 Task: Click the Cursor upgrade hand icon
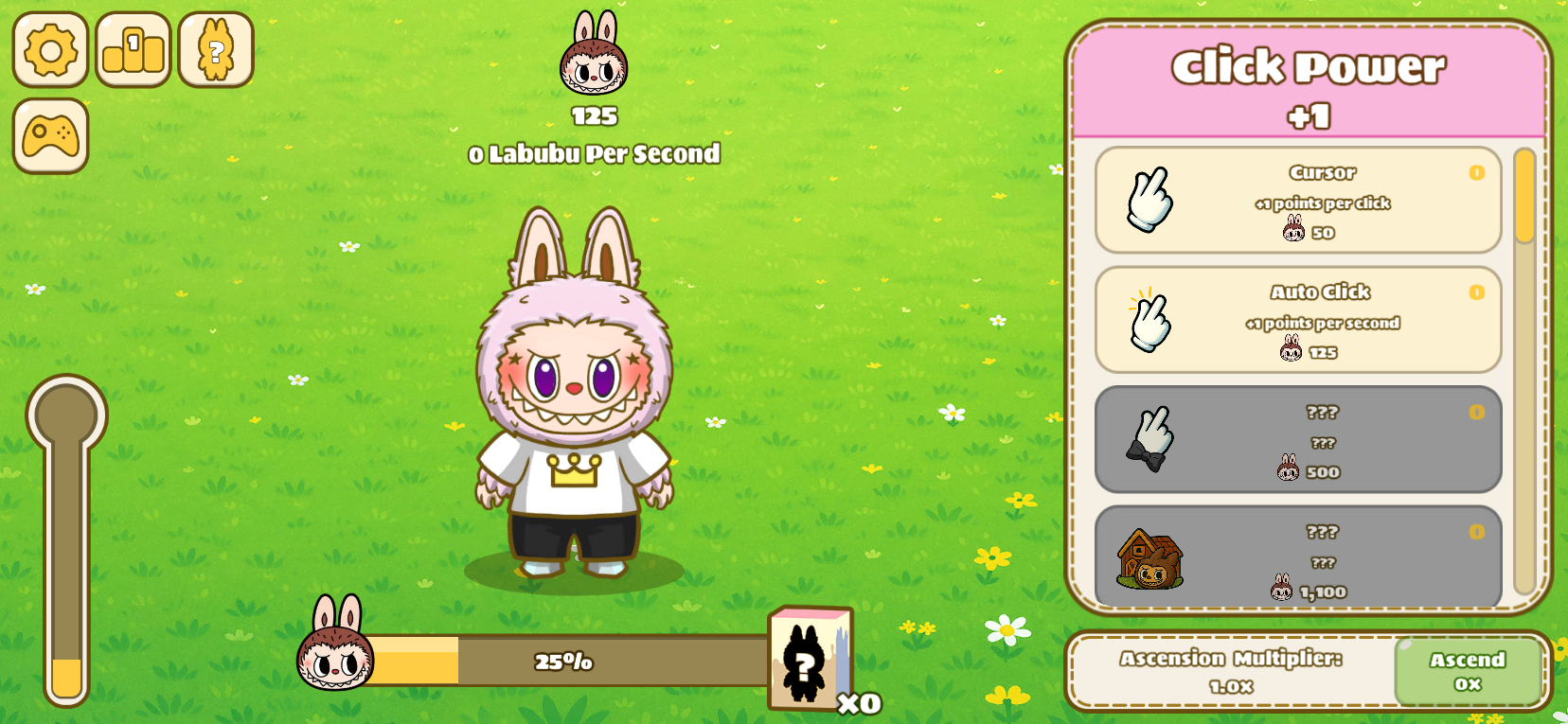[1148, 202]
